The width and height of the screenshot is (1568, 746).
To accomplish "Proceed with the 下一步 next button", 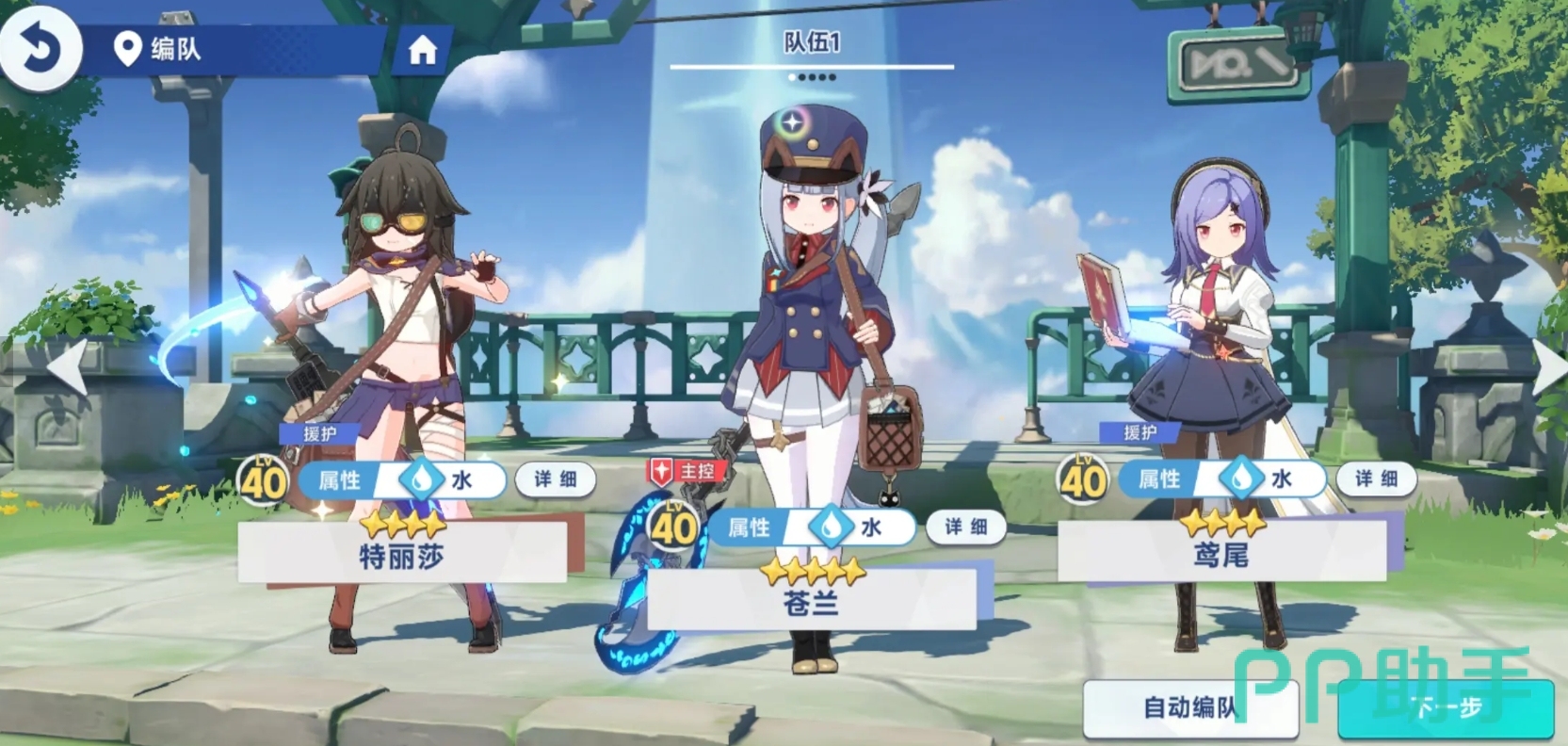I will (1447, 707).
